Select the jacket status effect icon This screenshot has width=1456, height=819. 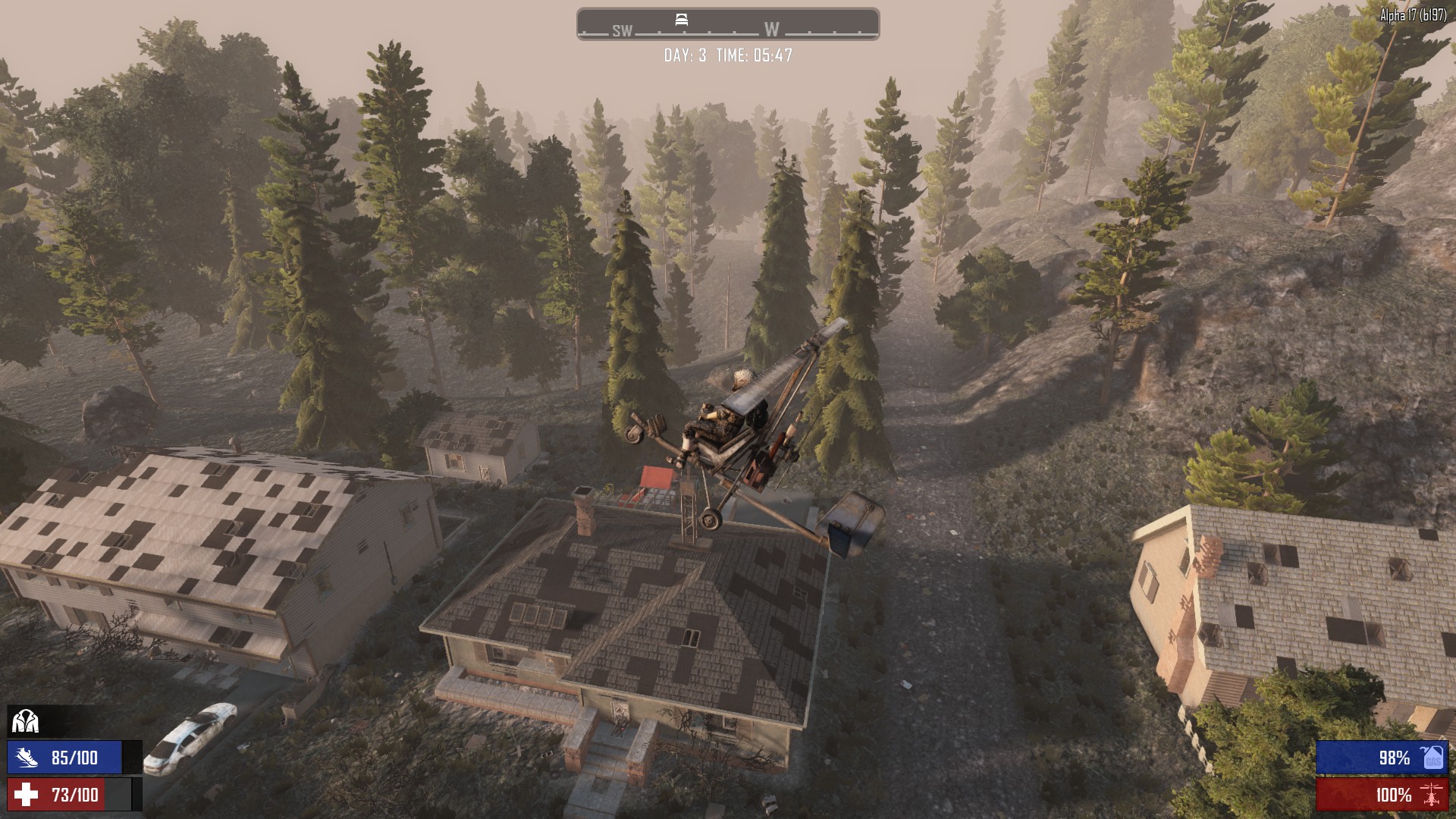tap(25, 721)
